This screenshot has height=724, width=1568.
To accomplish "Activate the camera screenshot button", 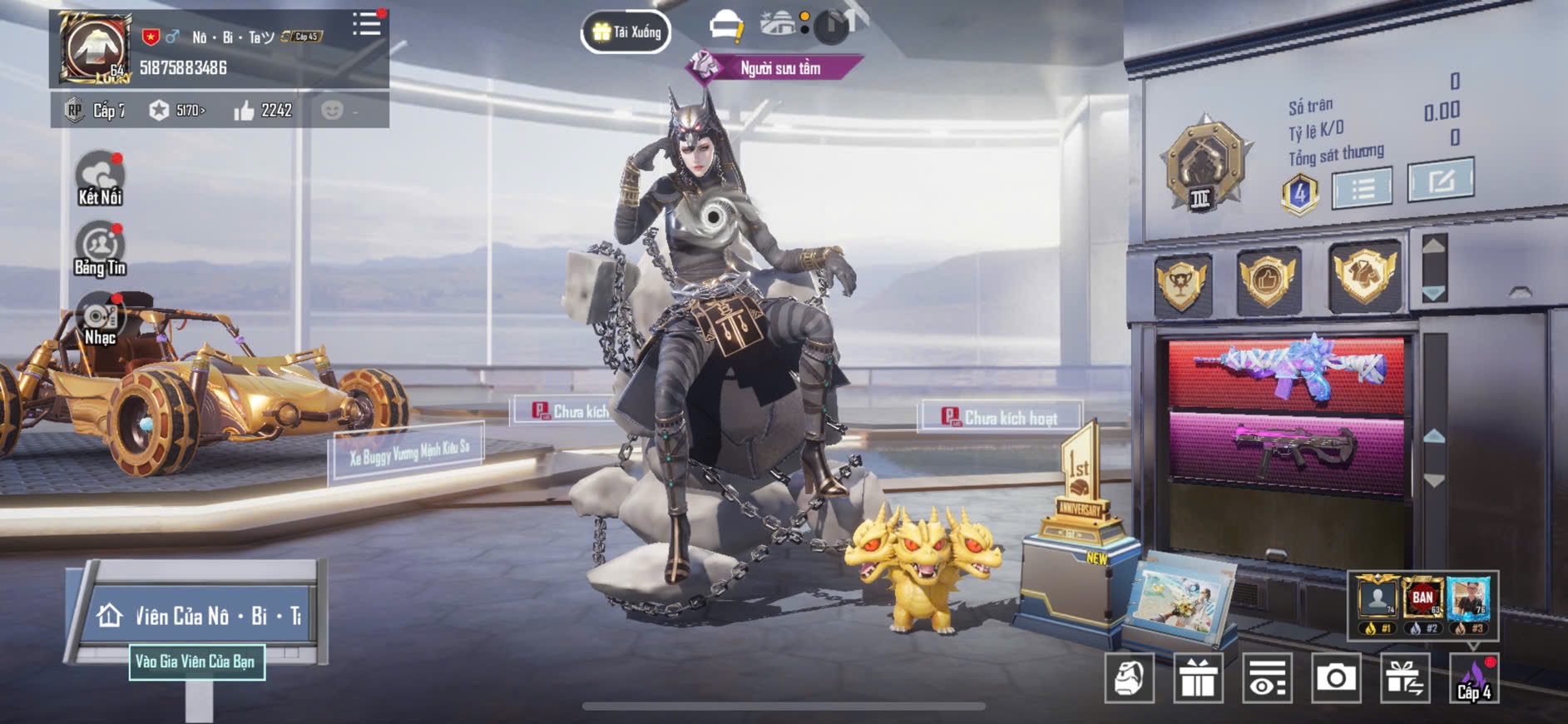I will point(1336,678).
